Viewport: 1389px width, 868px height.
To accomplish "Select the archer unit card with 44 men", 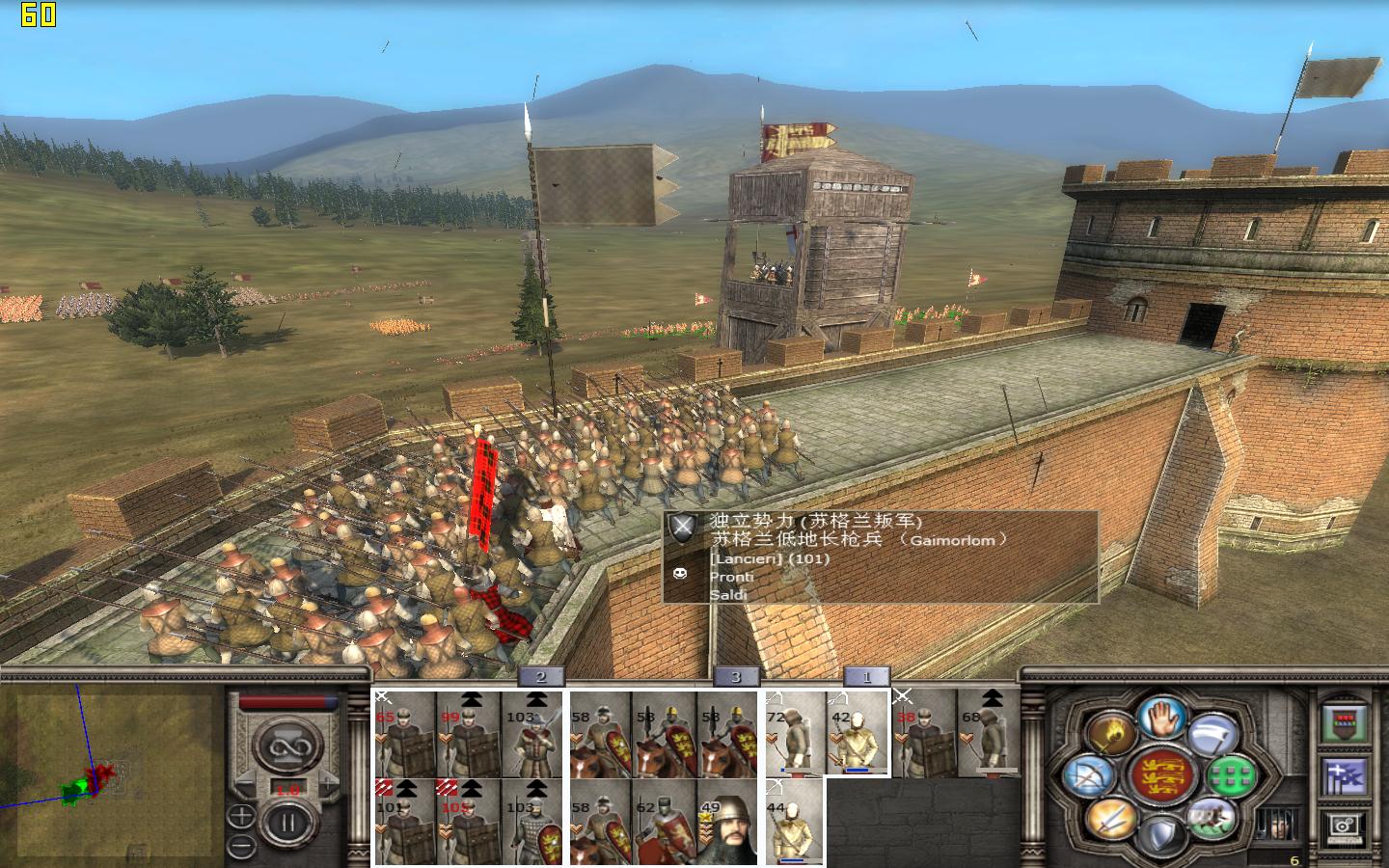I will [x=795, y=822].
